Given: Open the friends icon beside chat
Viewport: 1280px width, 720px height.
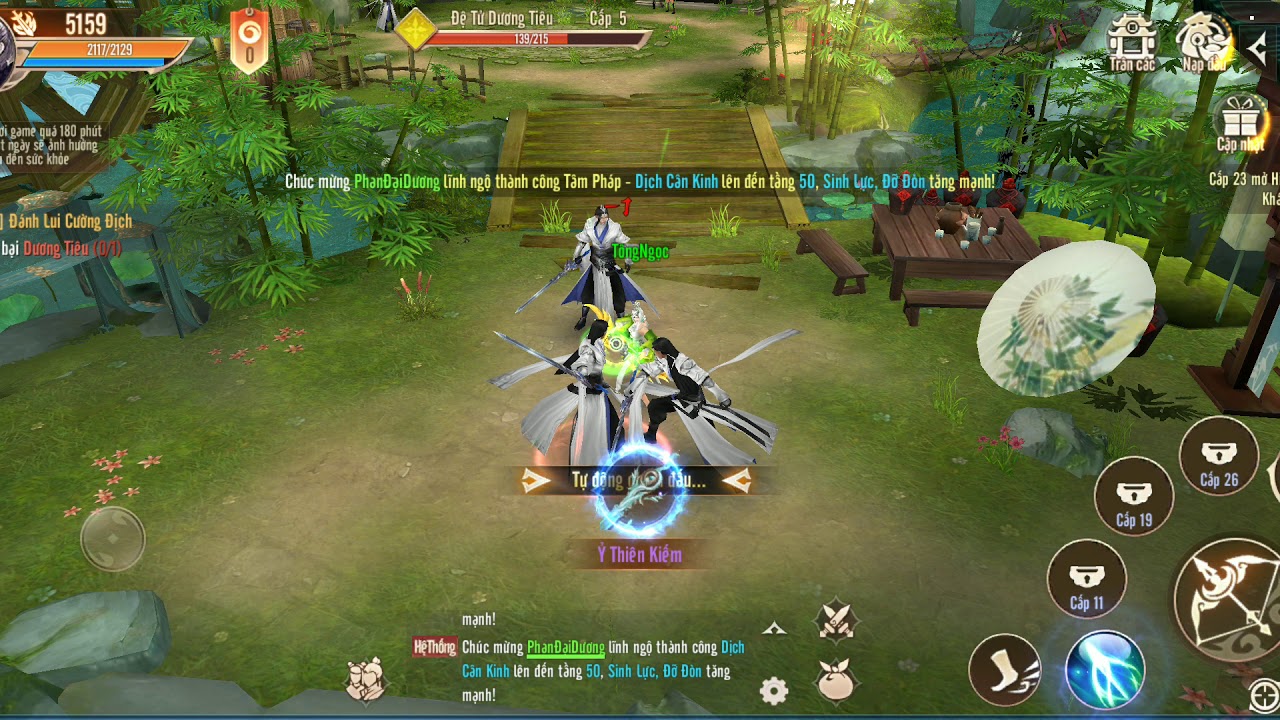Looking at the screenshot, I should tap(367, 679).
